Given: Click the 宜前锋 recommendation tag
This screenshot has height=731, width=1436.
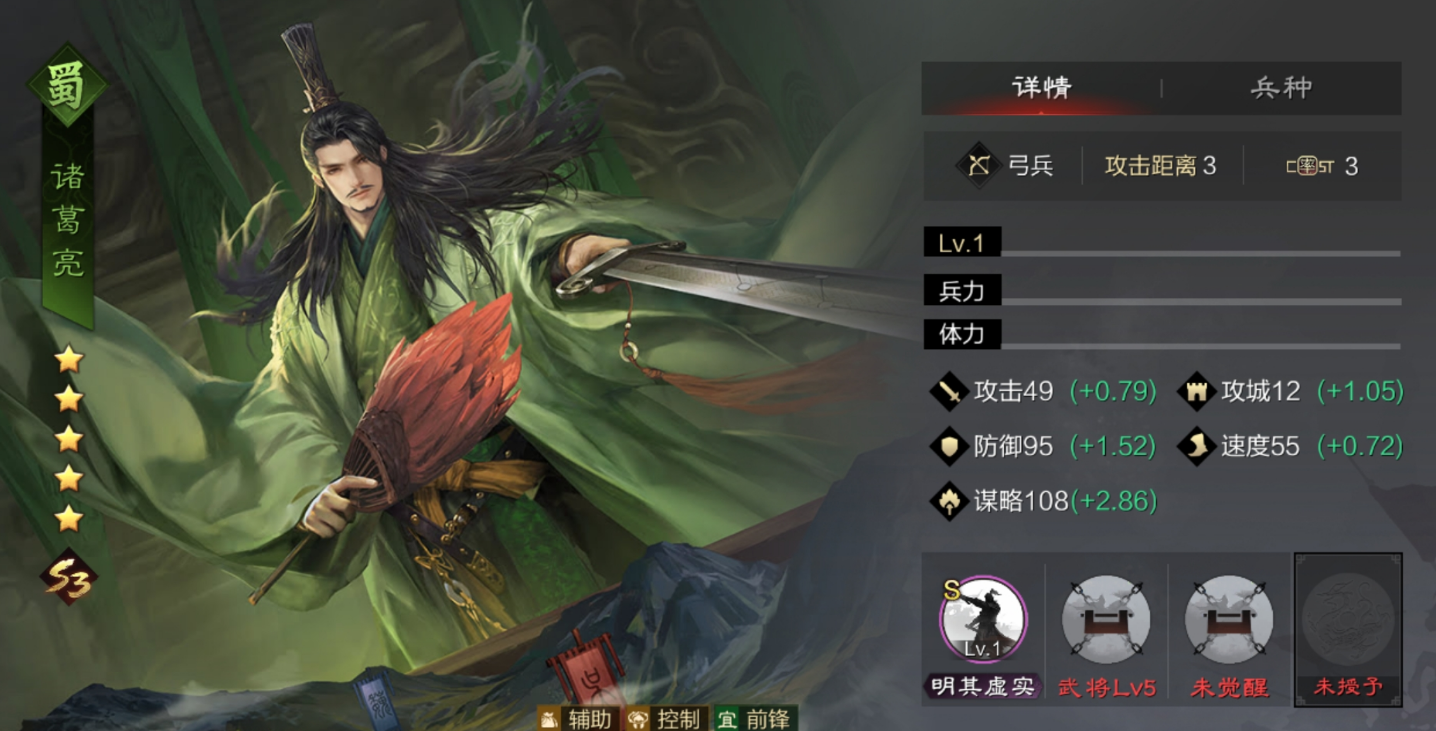Looking at the screenshot, I should tap(758, 718).
